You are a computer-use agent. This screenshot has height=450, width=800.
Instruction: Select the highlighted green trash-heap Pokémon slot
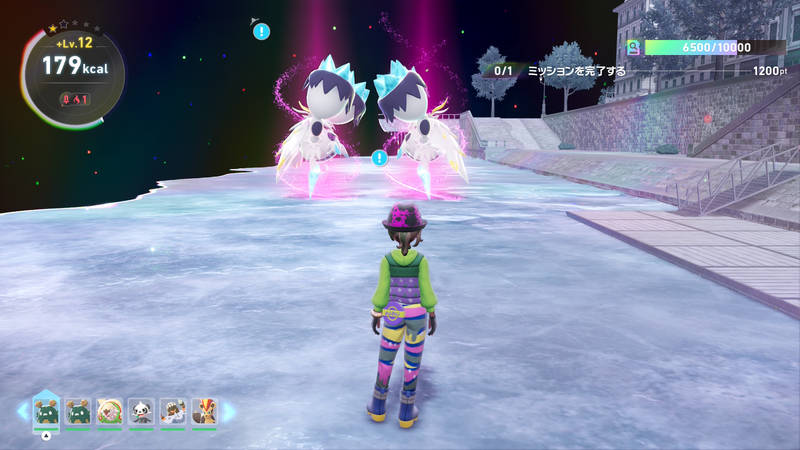[46, 410]
